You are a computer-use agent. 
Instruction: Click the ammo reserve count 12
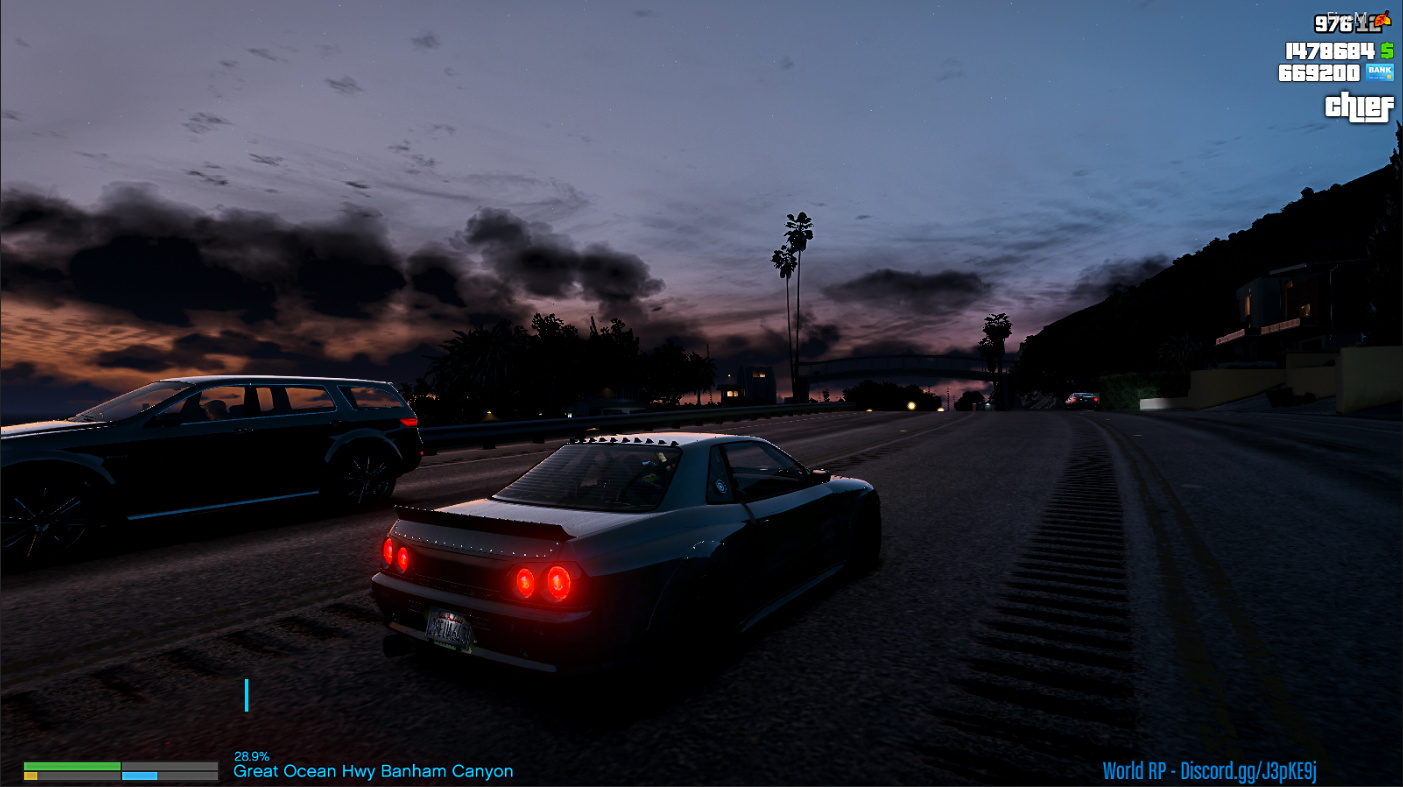point(1368,24)
